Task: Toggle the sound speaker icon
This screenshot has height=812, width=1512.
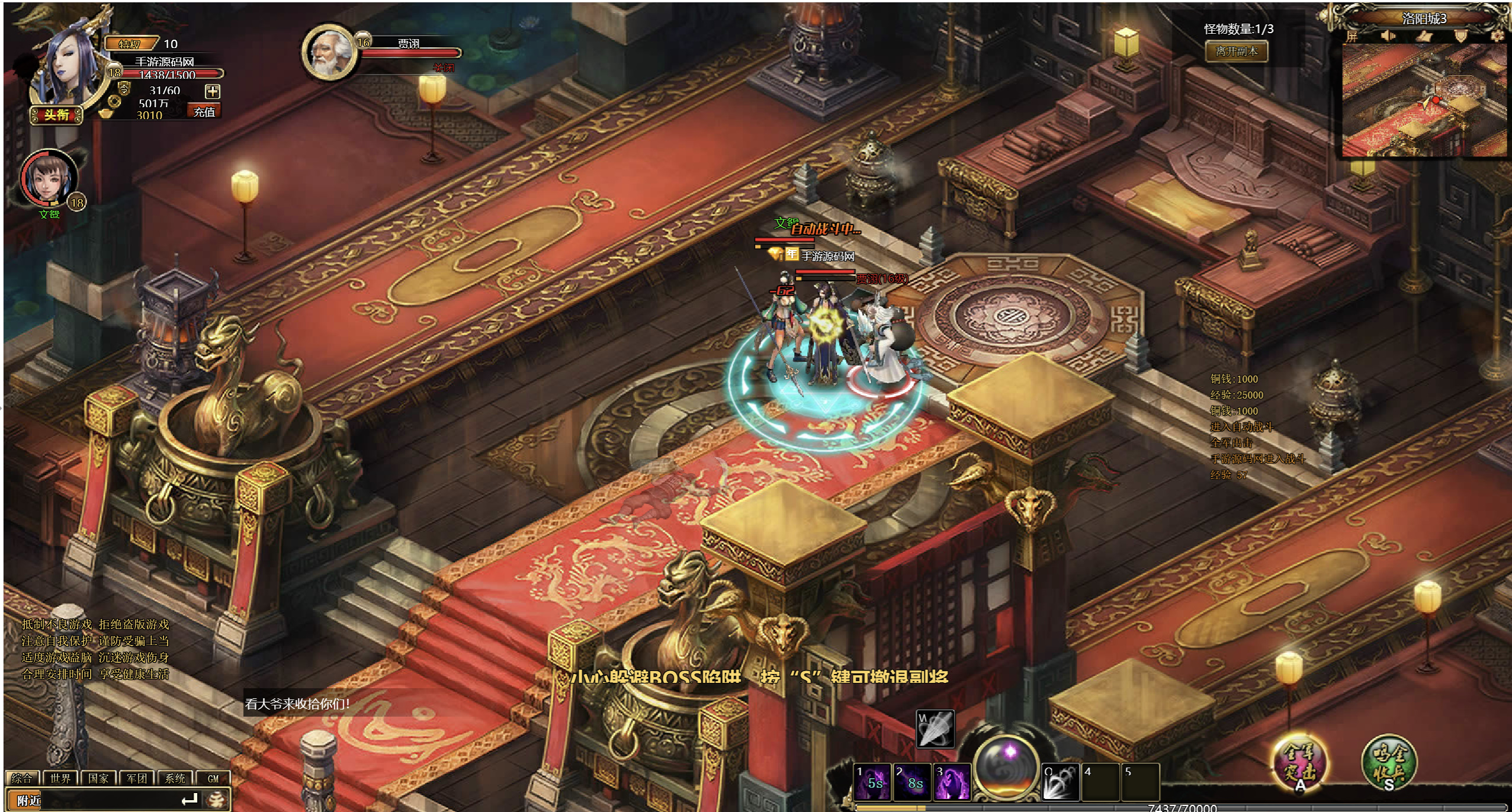Action: 1388,36
